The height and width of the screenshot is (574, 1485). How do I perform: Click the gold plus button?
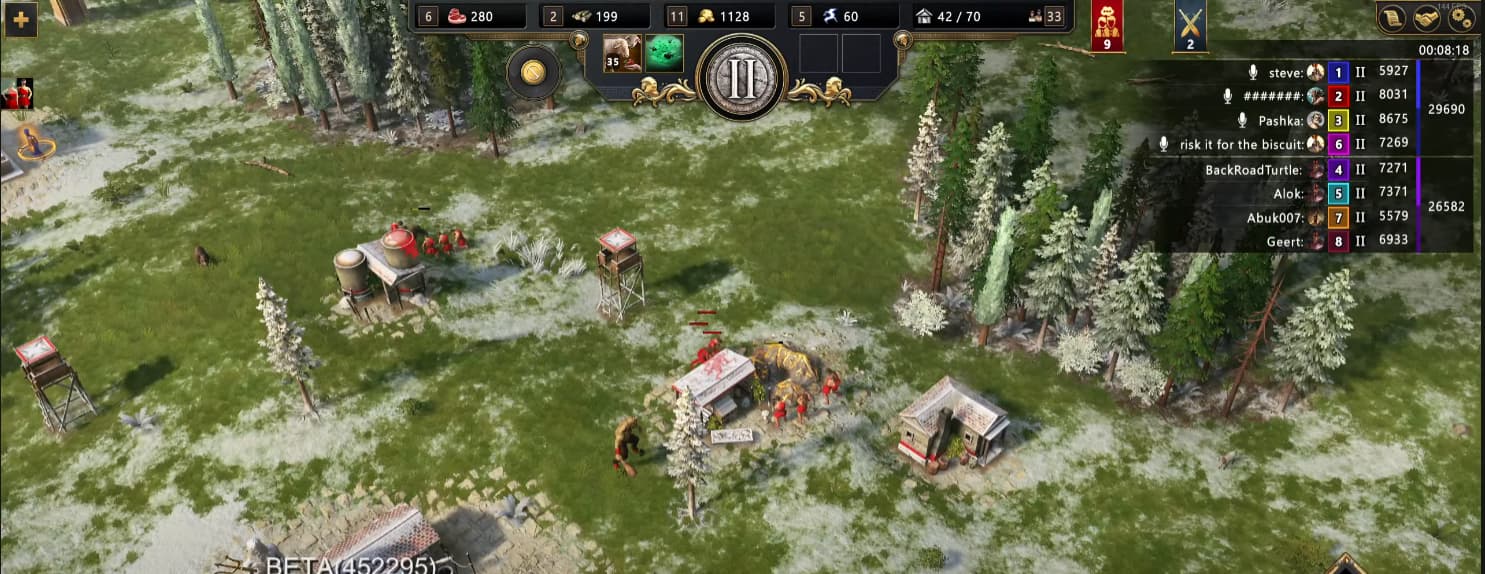coord(21,19)
